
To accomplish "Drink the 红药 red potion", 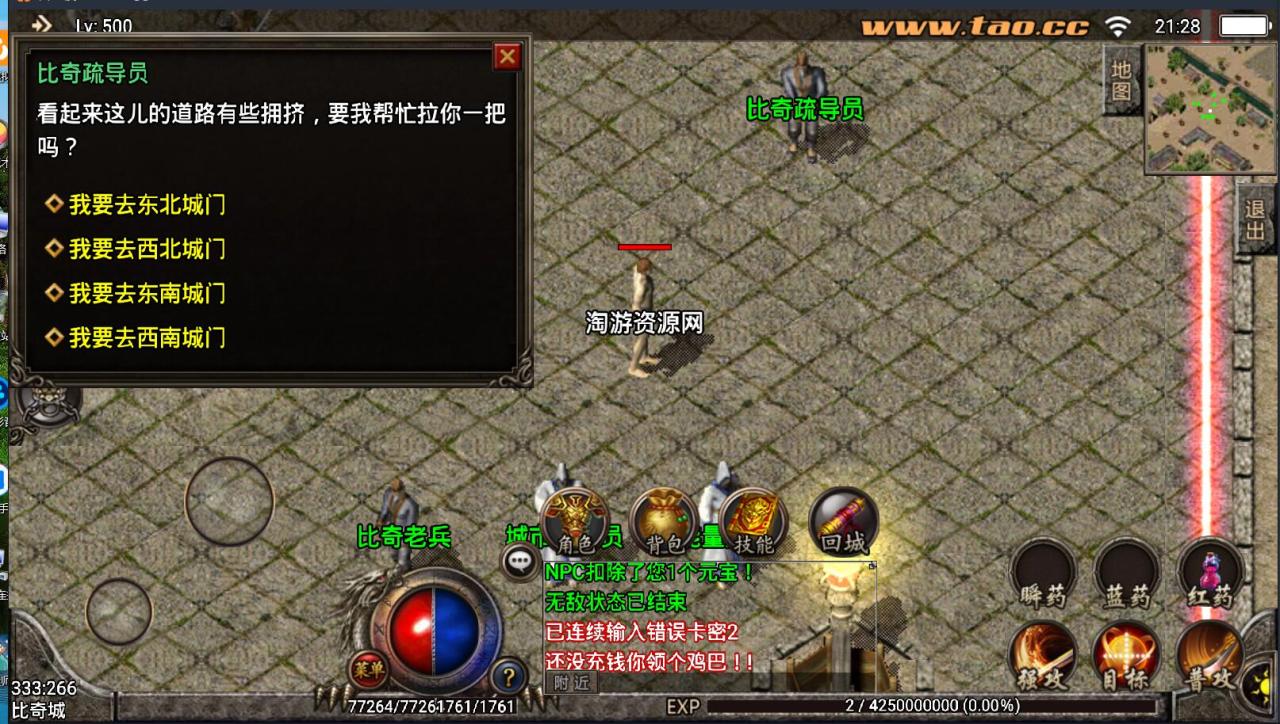I will pyautogui.click(x=1212, y=577).
